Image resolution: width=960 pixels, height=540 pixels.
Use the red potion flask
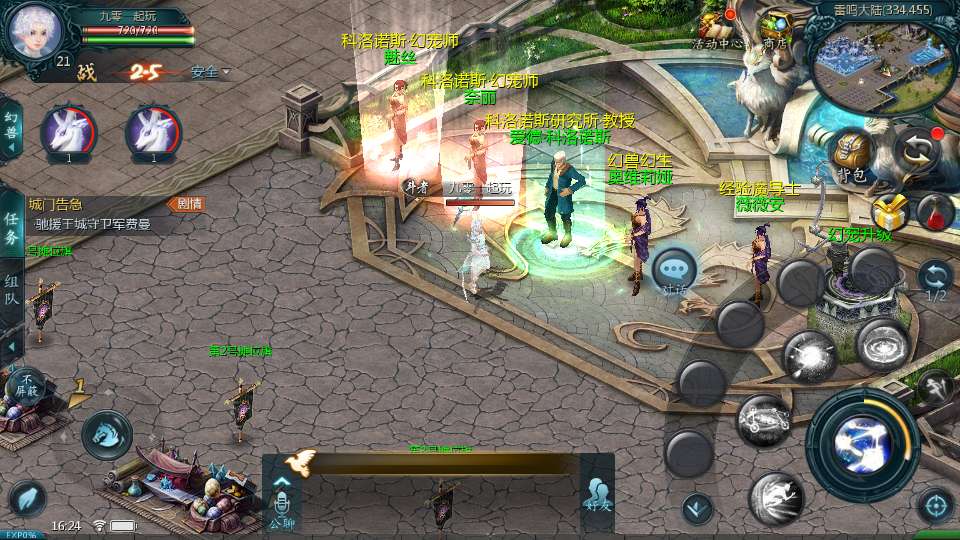(935, 211)
